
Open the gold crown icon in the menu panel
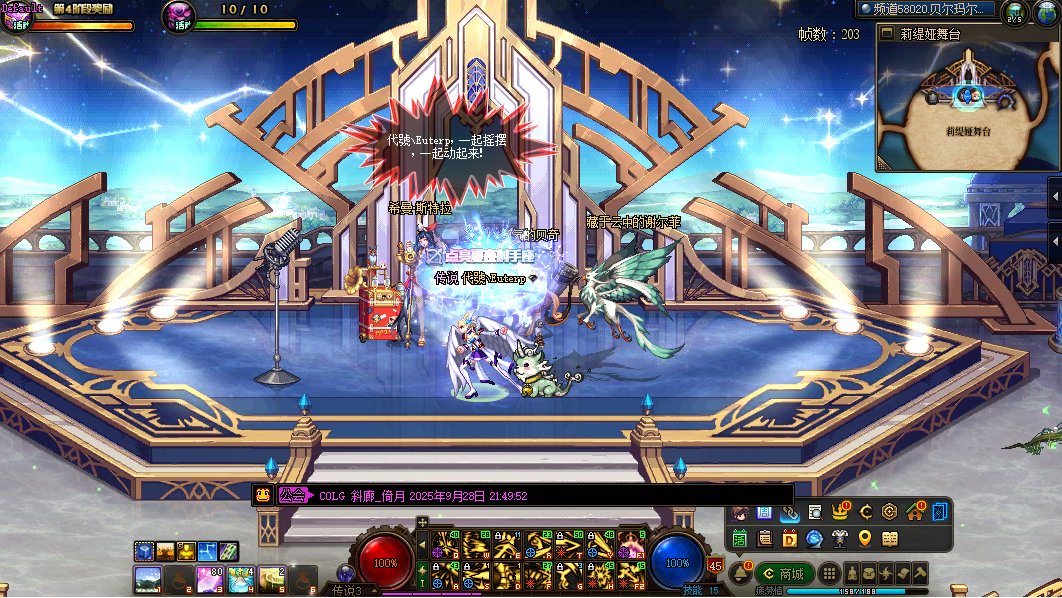(x=840, y=512)
